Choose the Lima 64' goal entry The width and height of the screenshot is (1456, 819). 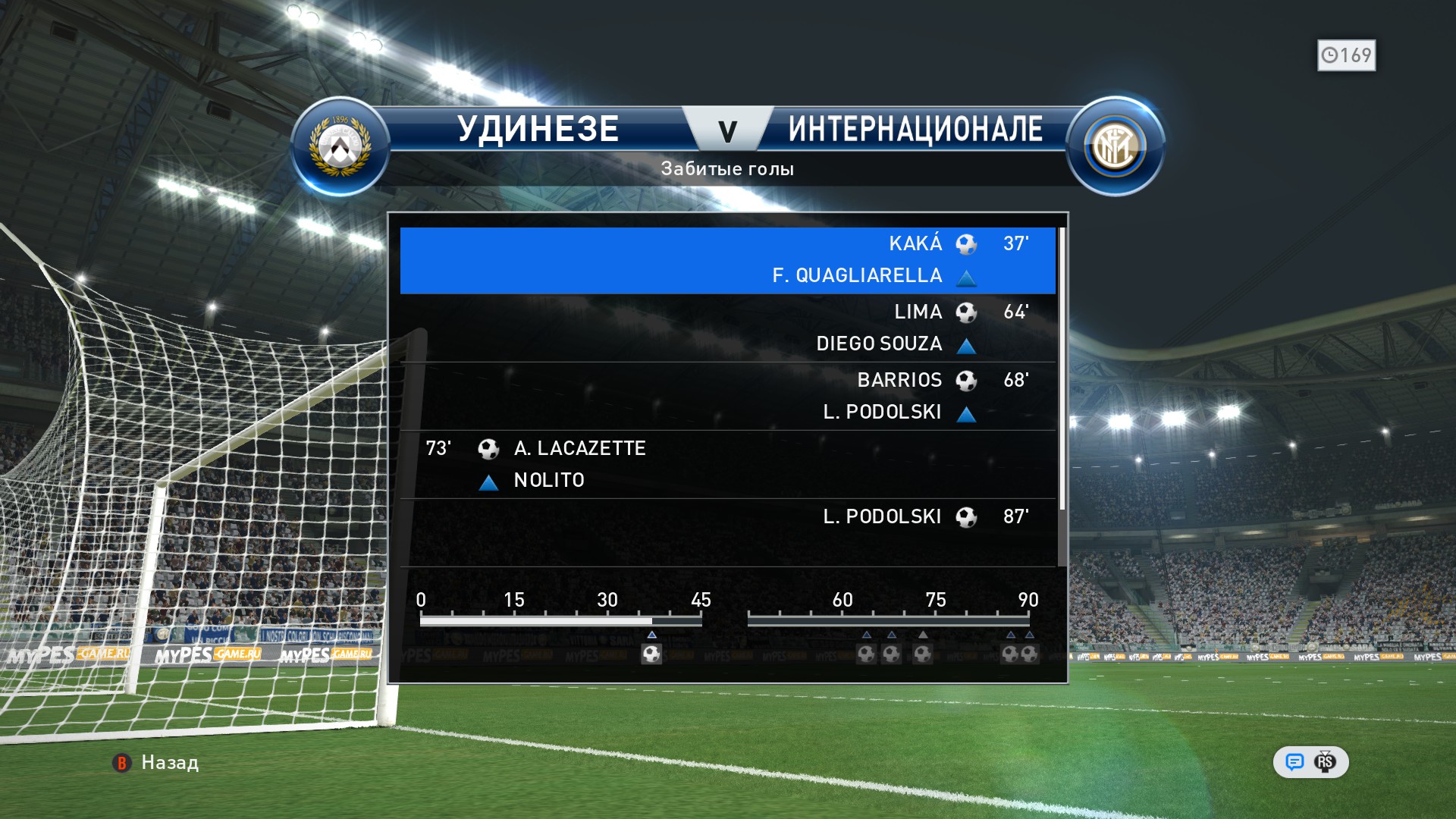click(727, 328)
